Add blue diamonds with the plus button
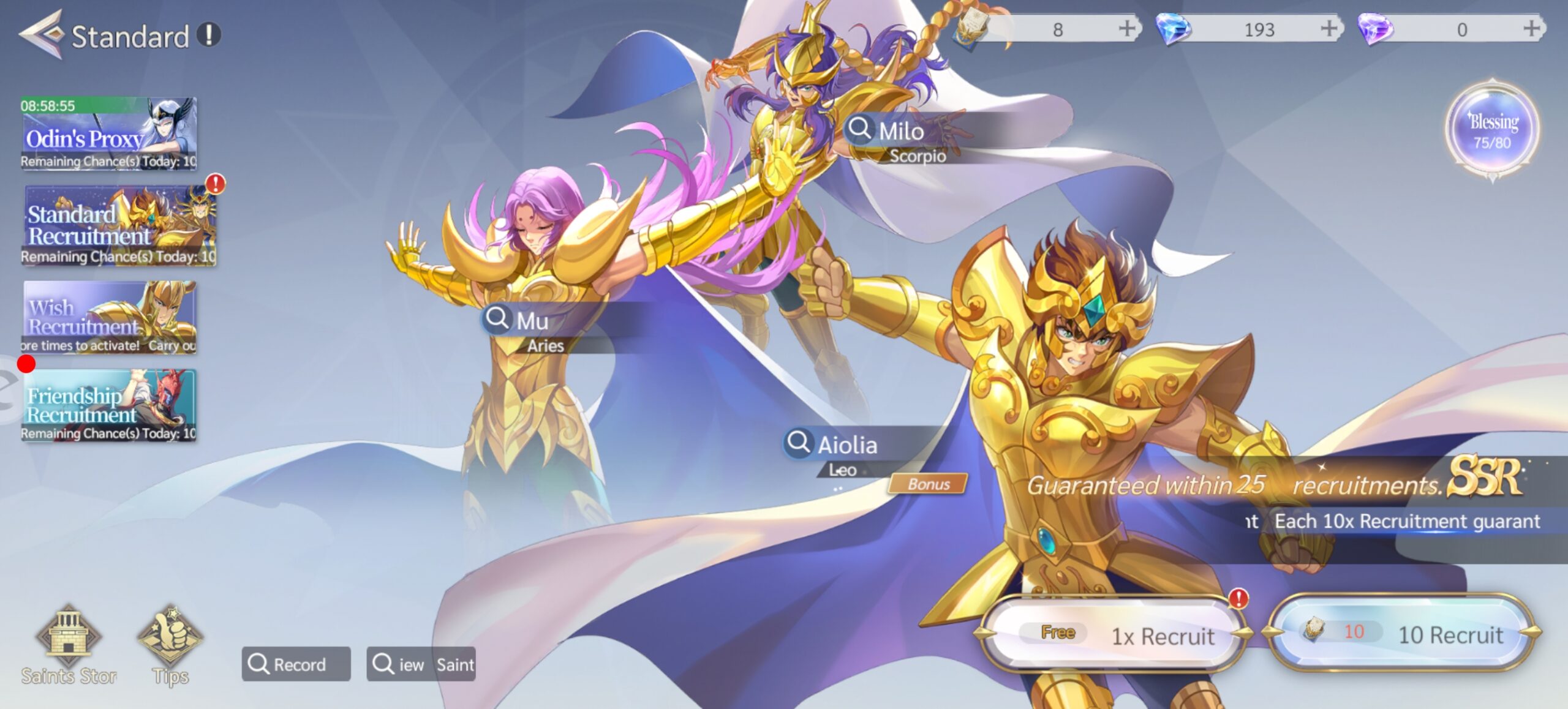Viewport: 1568px width, 709px height. [x=1329, y=29]
